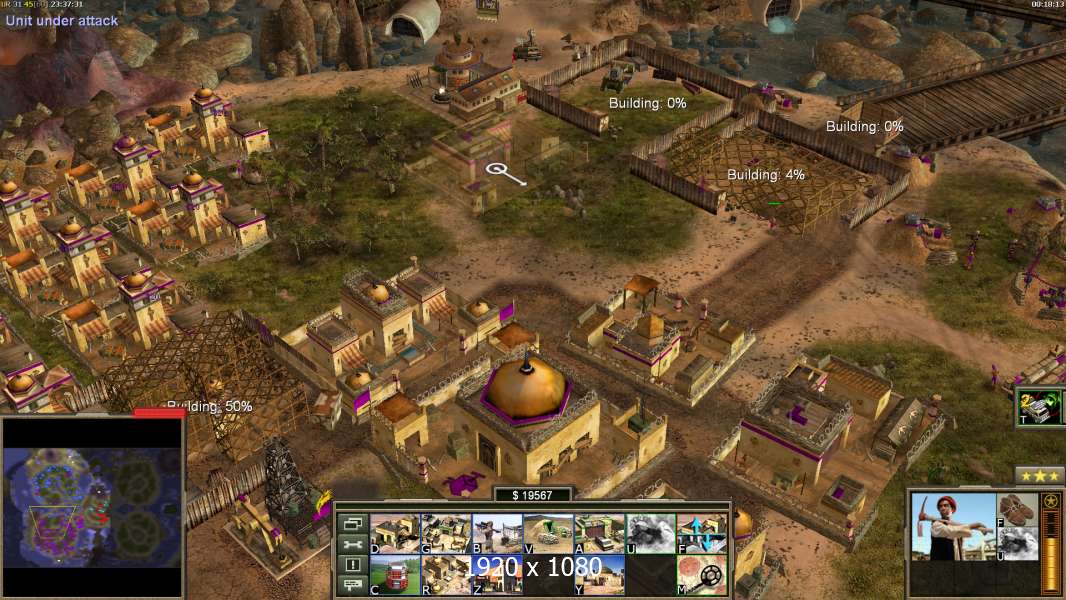Open the exclamation mark alert button
The height and width of the screenshot is (600, 1066).
coord(352,565)
